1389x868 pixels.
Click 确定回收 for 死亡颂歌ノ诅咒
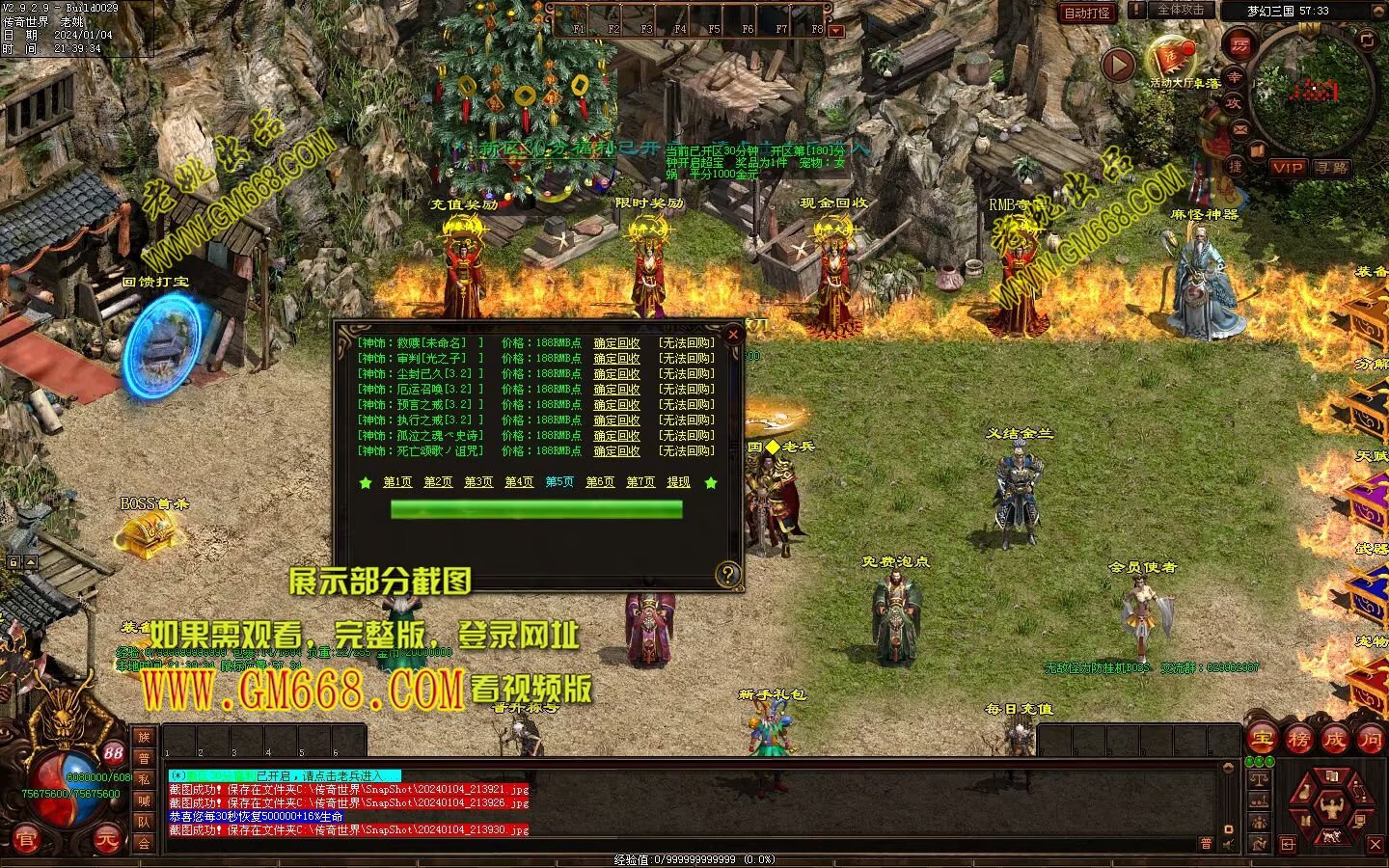(x=616, y=451)
